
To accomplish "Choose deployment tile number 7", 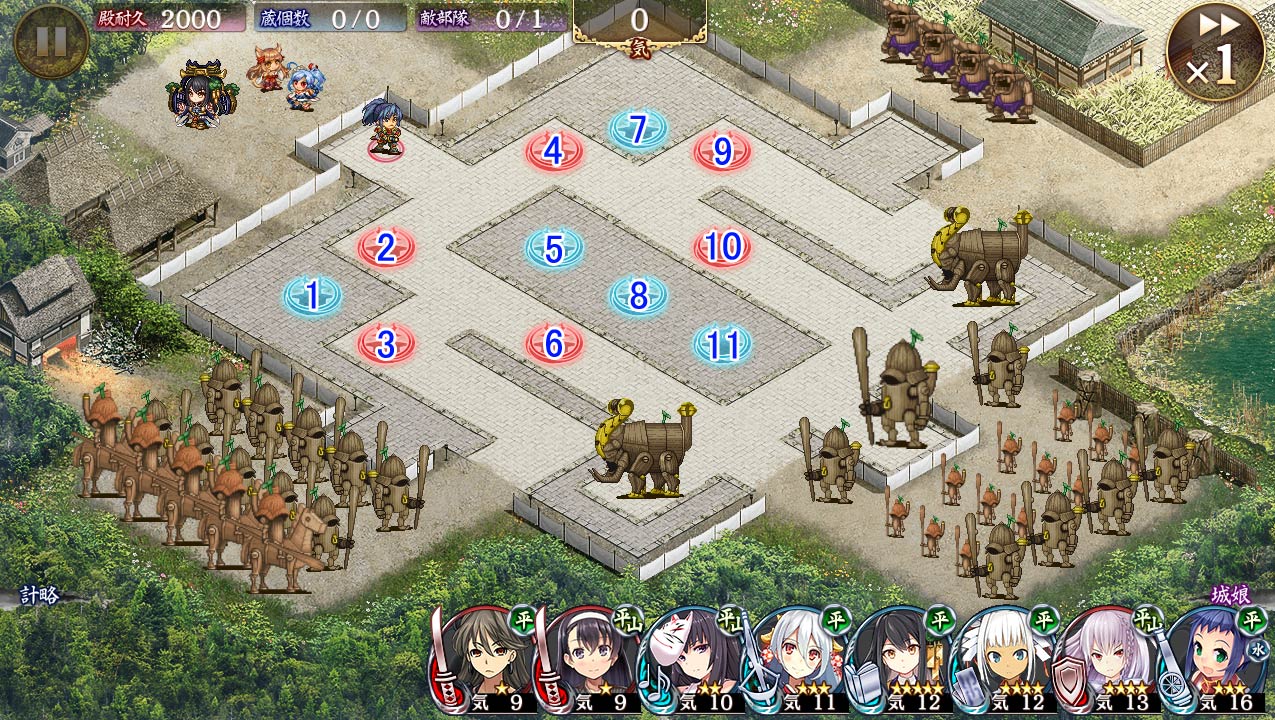I will point(638,129).
